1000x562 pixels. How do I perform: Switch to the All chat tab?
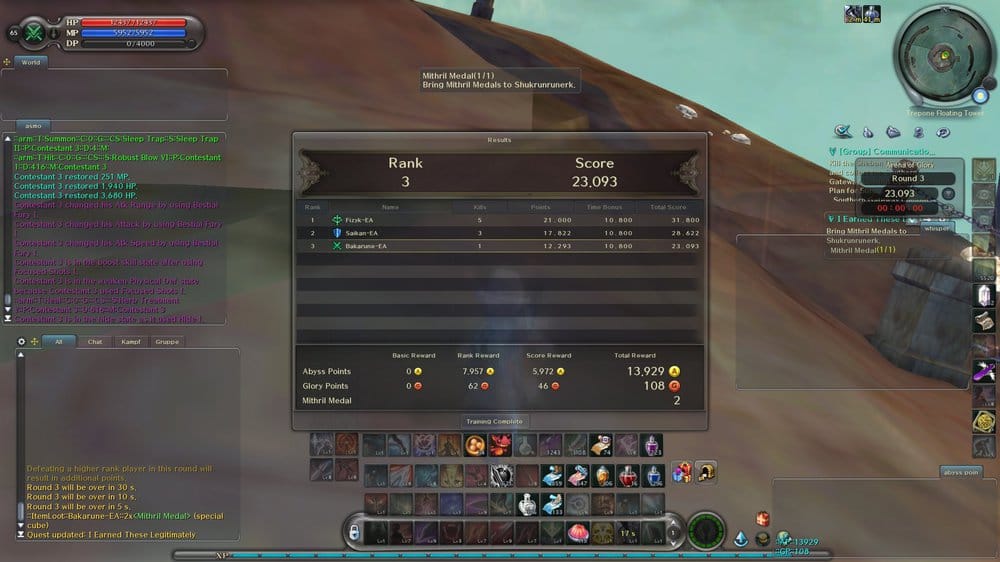(x=59, y=341)
